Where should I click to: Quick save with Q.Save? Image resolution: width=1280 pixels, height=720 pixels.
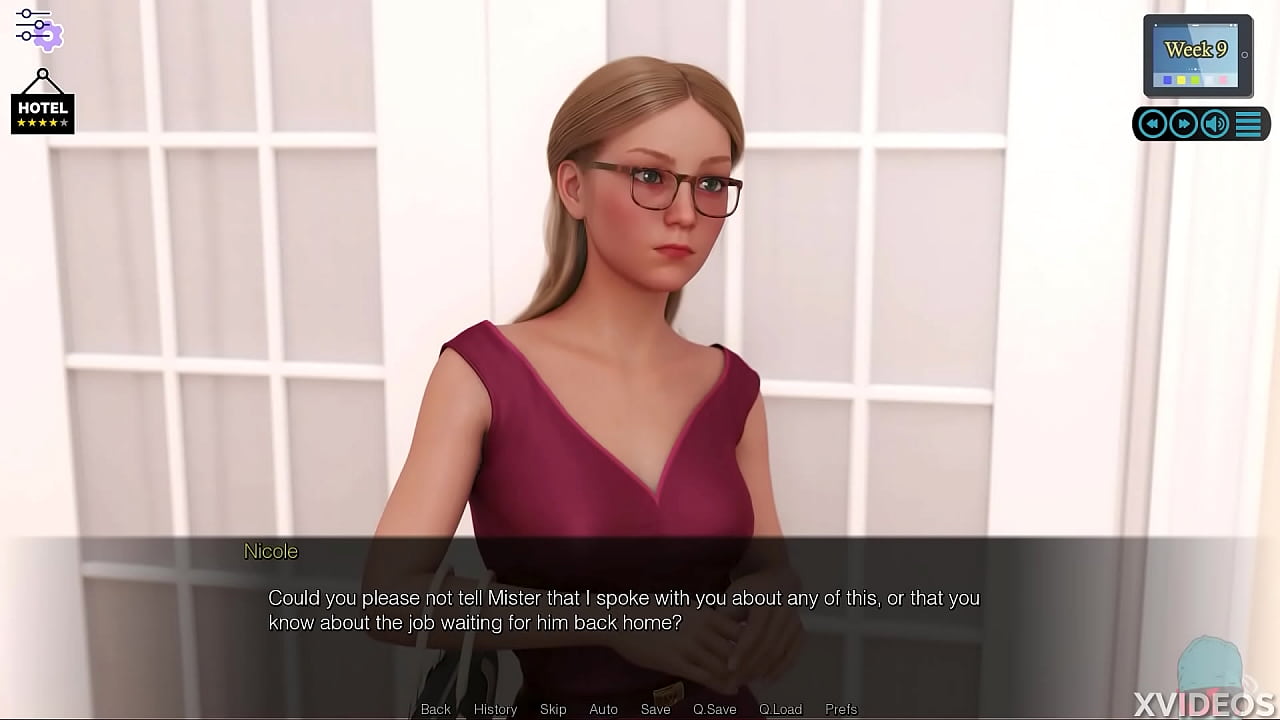[714, 709]
